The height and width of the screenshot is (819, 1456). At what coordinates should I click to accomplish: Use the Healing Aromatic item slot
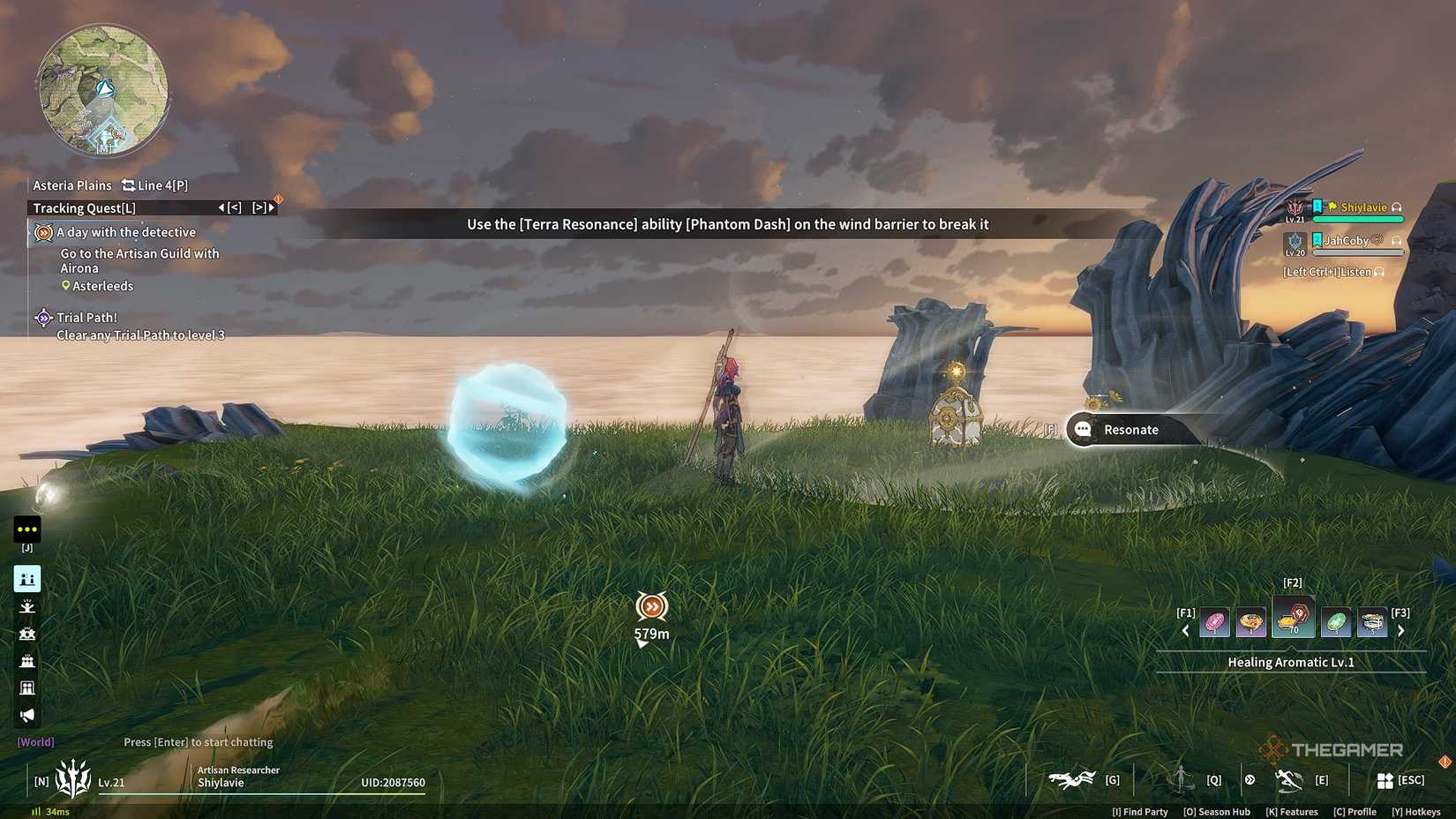1293,618
